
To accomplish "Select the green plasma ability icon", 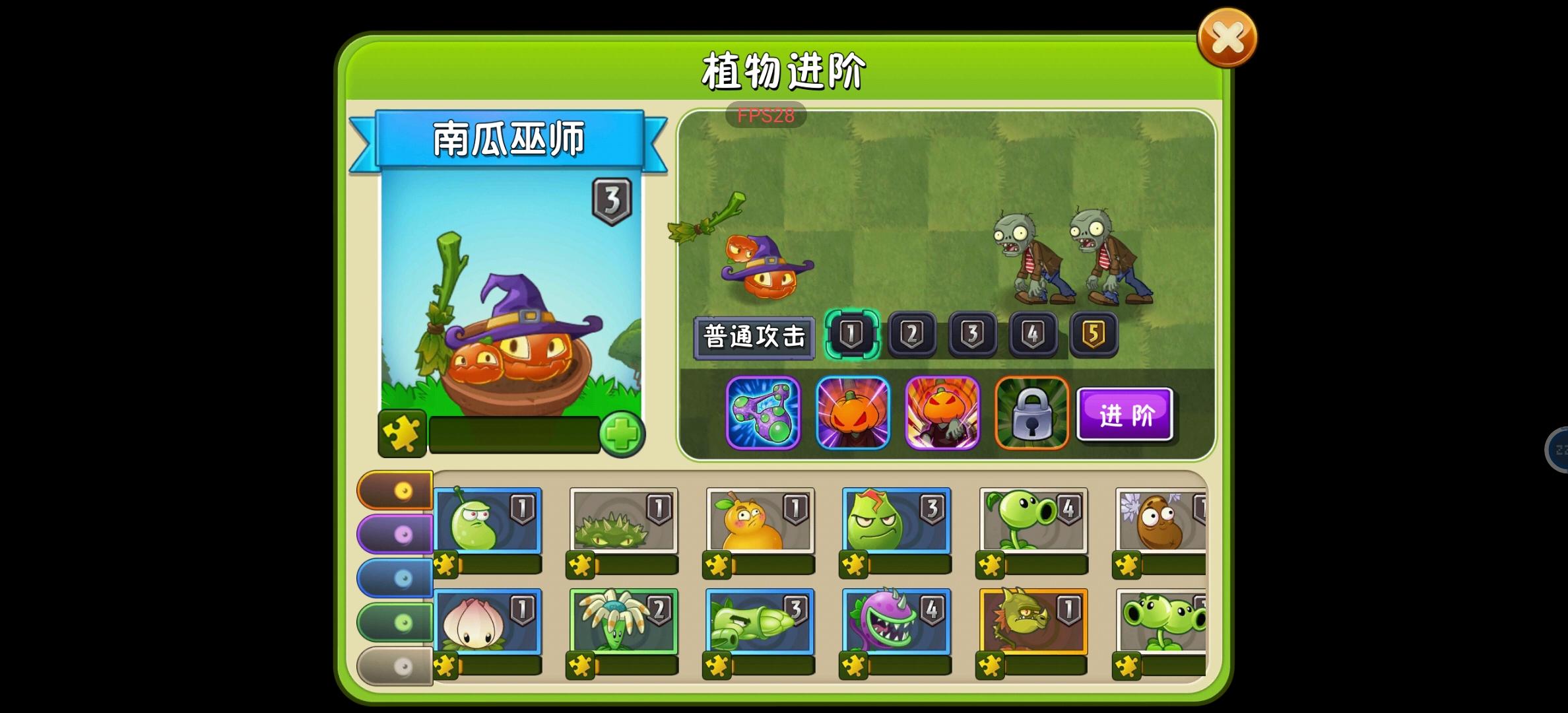I will coord(762,414).
